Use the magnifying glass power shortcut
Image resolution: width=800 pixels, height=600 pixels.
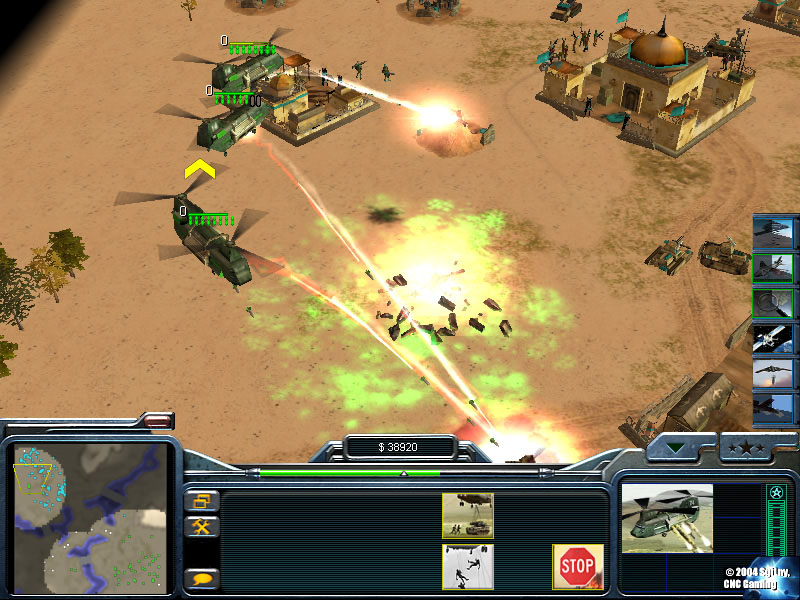772,302
